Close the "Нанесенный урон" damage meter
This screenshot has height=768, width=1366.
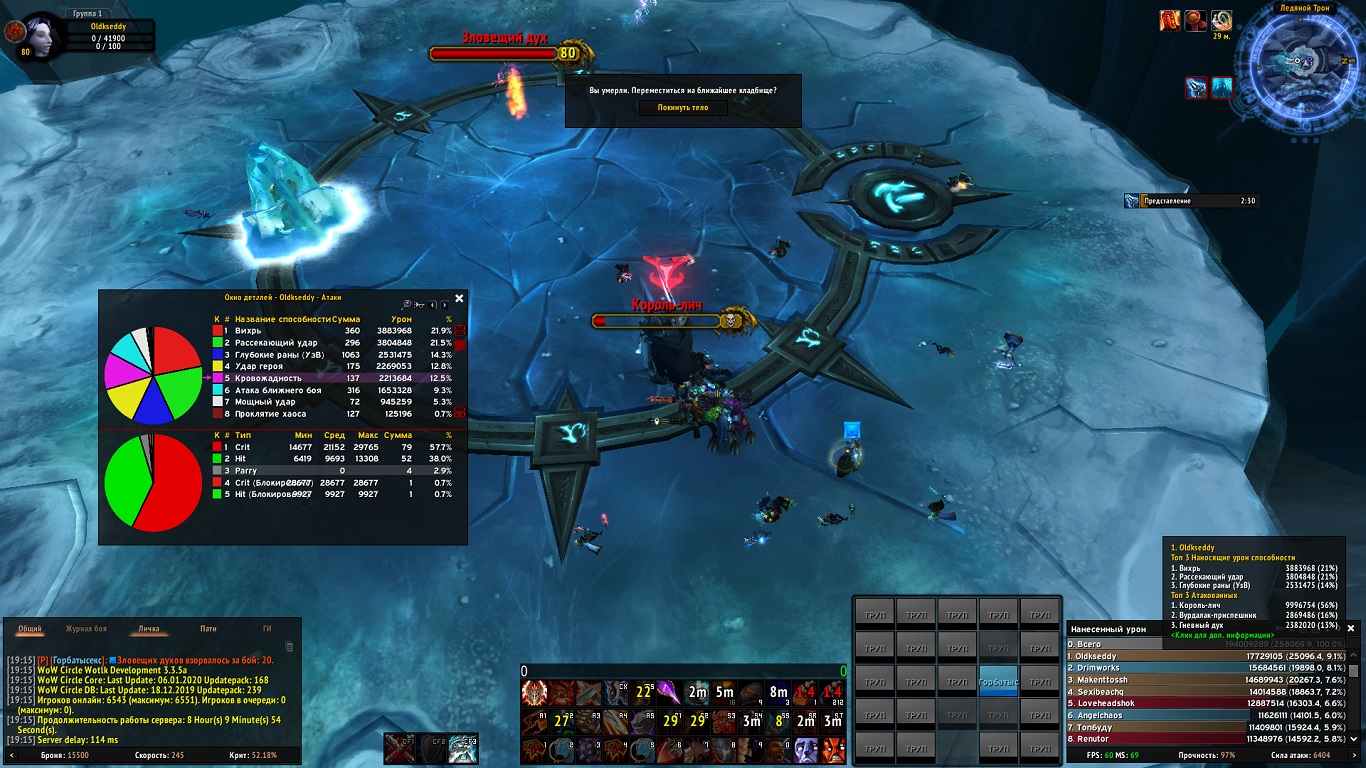[x=1351, y=628]
